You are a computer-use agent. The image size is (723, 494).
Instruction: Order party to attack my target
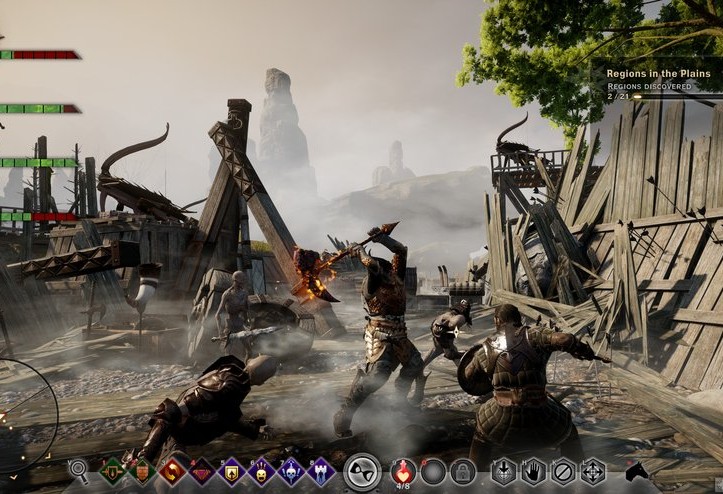tap(504, 471)
